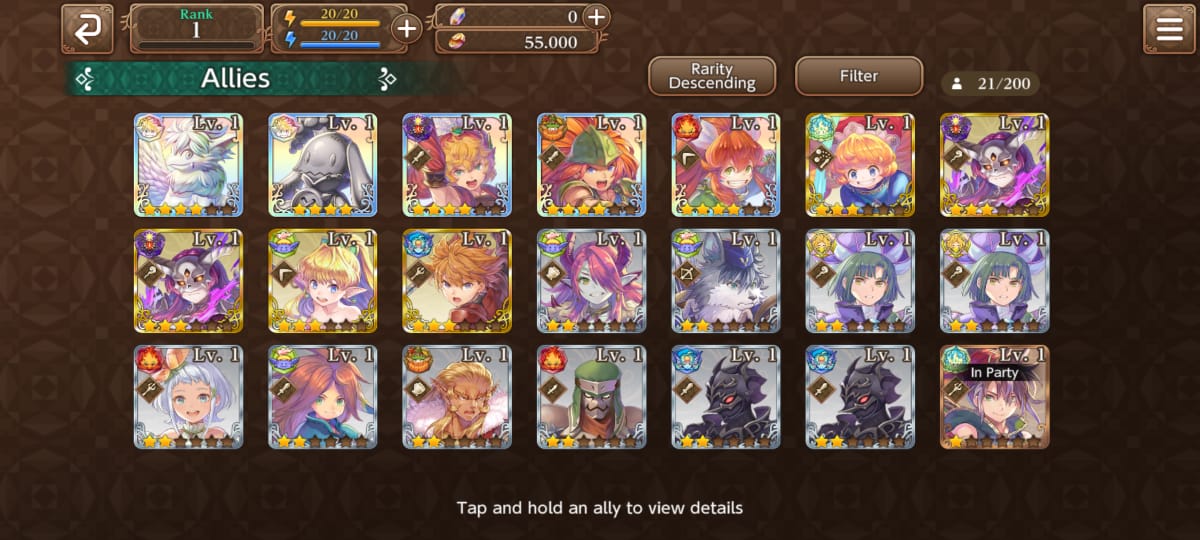Go back using the return arrow button
Viewport: 1200px width, 540px height.
click(x=87, y=29)
